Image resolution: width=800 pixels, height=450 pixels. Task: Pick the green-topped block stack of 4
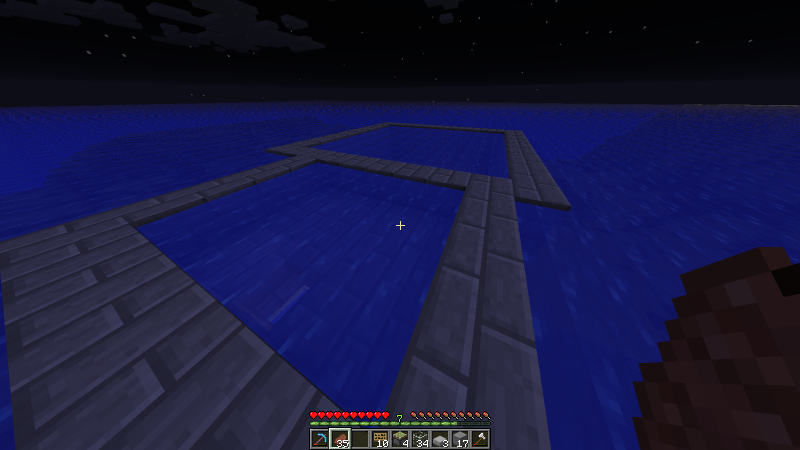[400, 438]
